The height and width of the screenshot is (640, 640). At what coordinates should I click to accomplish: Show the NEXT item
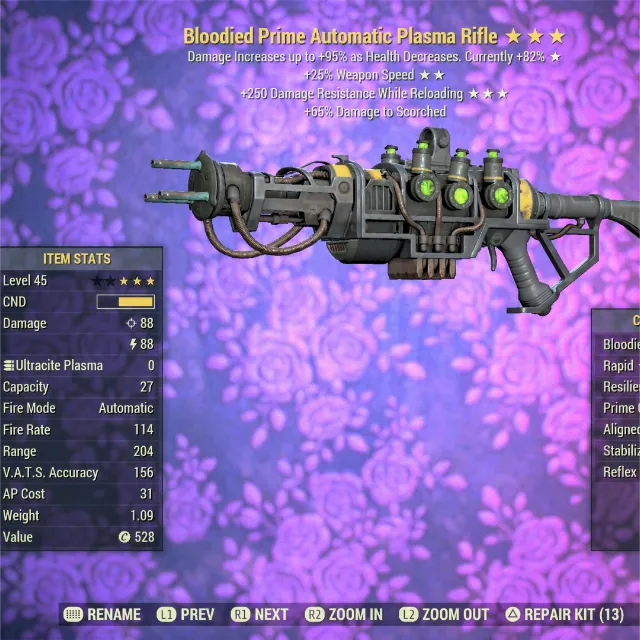[x=259, y=614]
